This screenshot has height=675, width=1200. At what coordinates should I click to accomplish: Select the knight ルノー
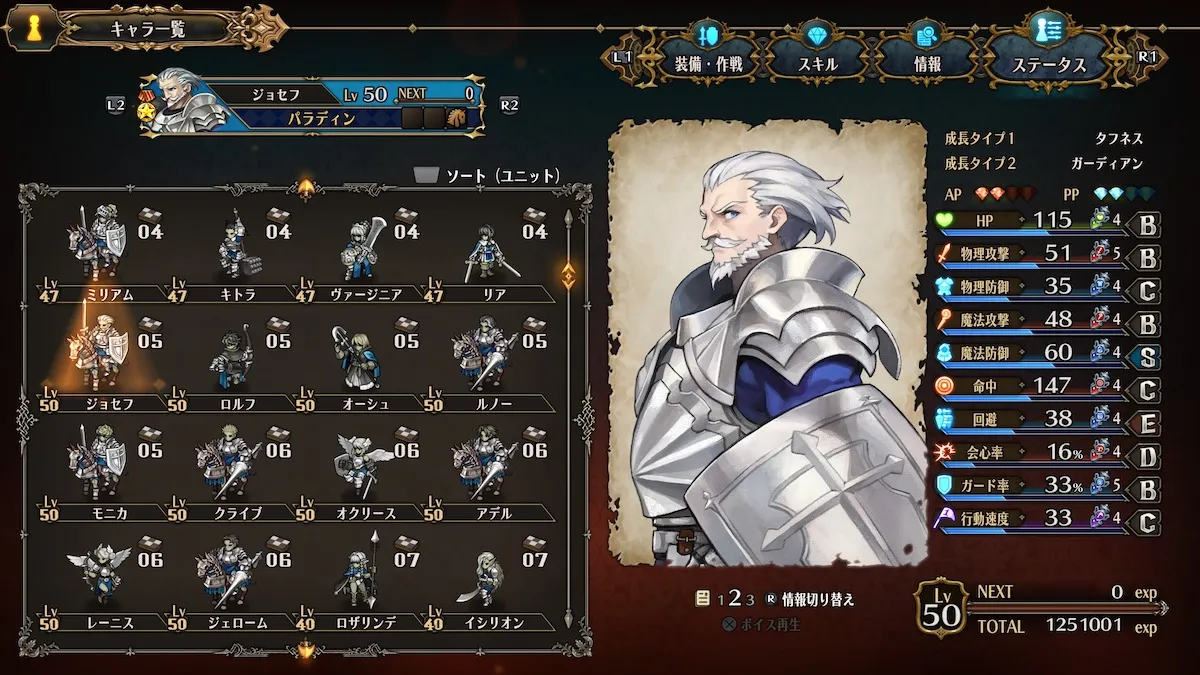489,360
